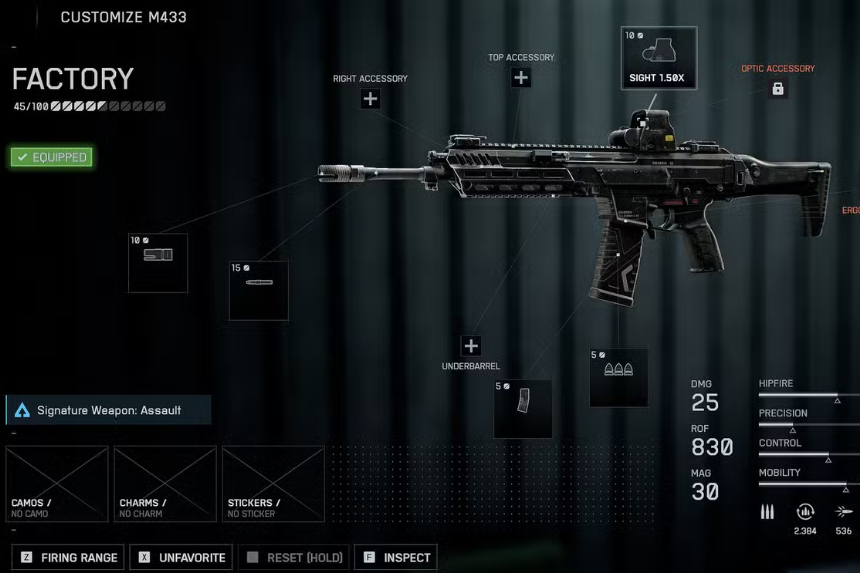860x573 pixels.
Task: Open the Firing Range
Action: tap(68, 557)
